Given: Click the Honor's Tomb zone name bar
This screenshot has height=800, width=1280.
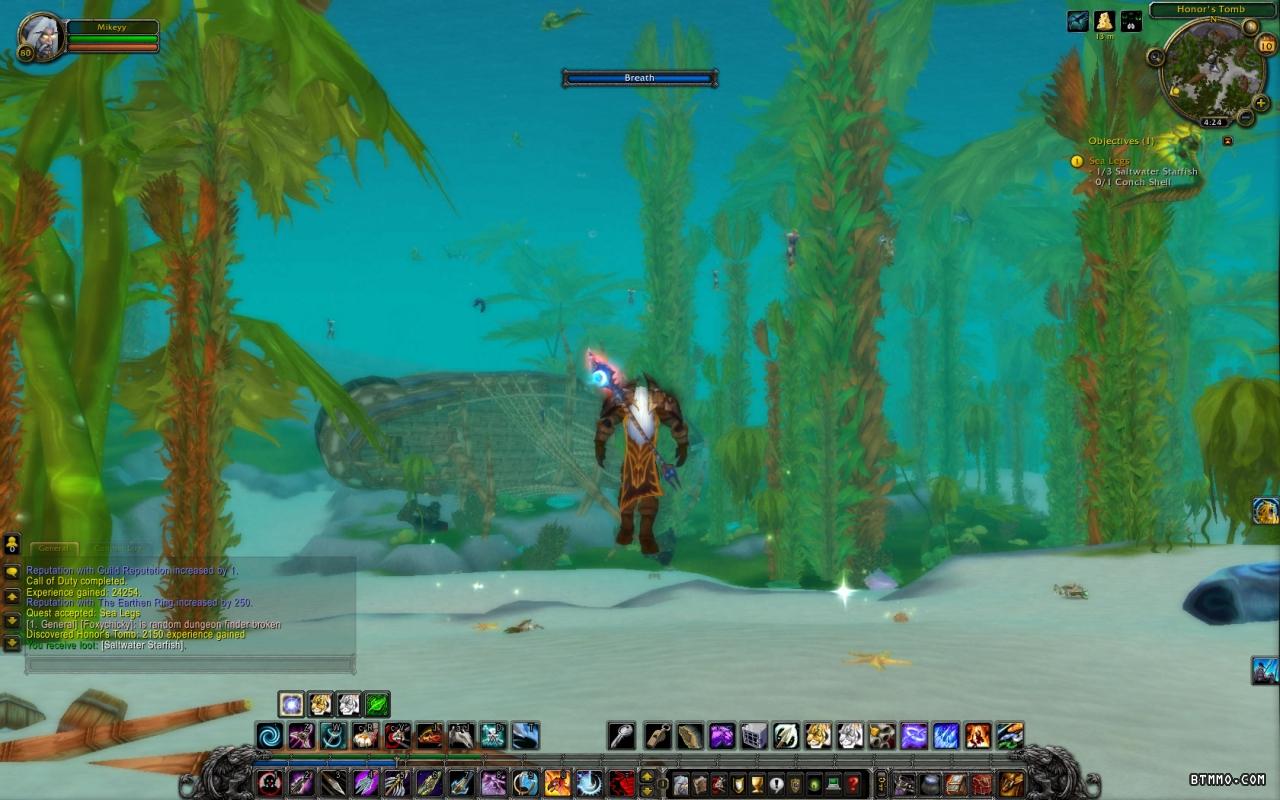Looking at the screenshot, I should click(1210, 10).
